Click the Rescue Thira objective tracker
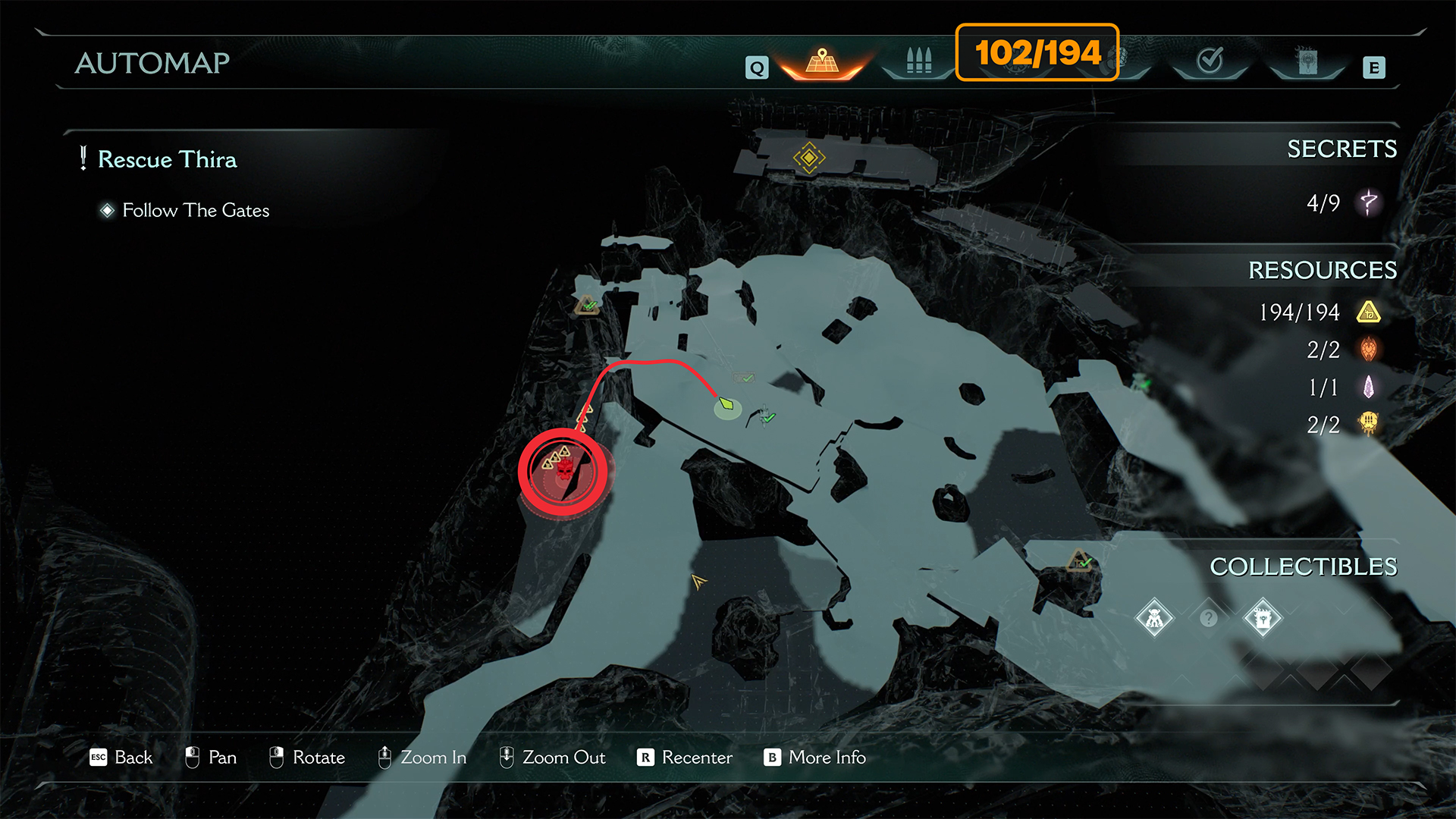Viewport: 1456px width, 819px height. 167,159
